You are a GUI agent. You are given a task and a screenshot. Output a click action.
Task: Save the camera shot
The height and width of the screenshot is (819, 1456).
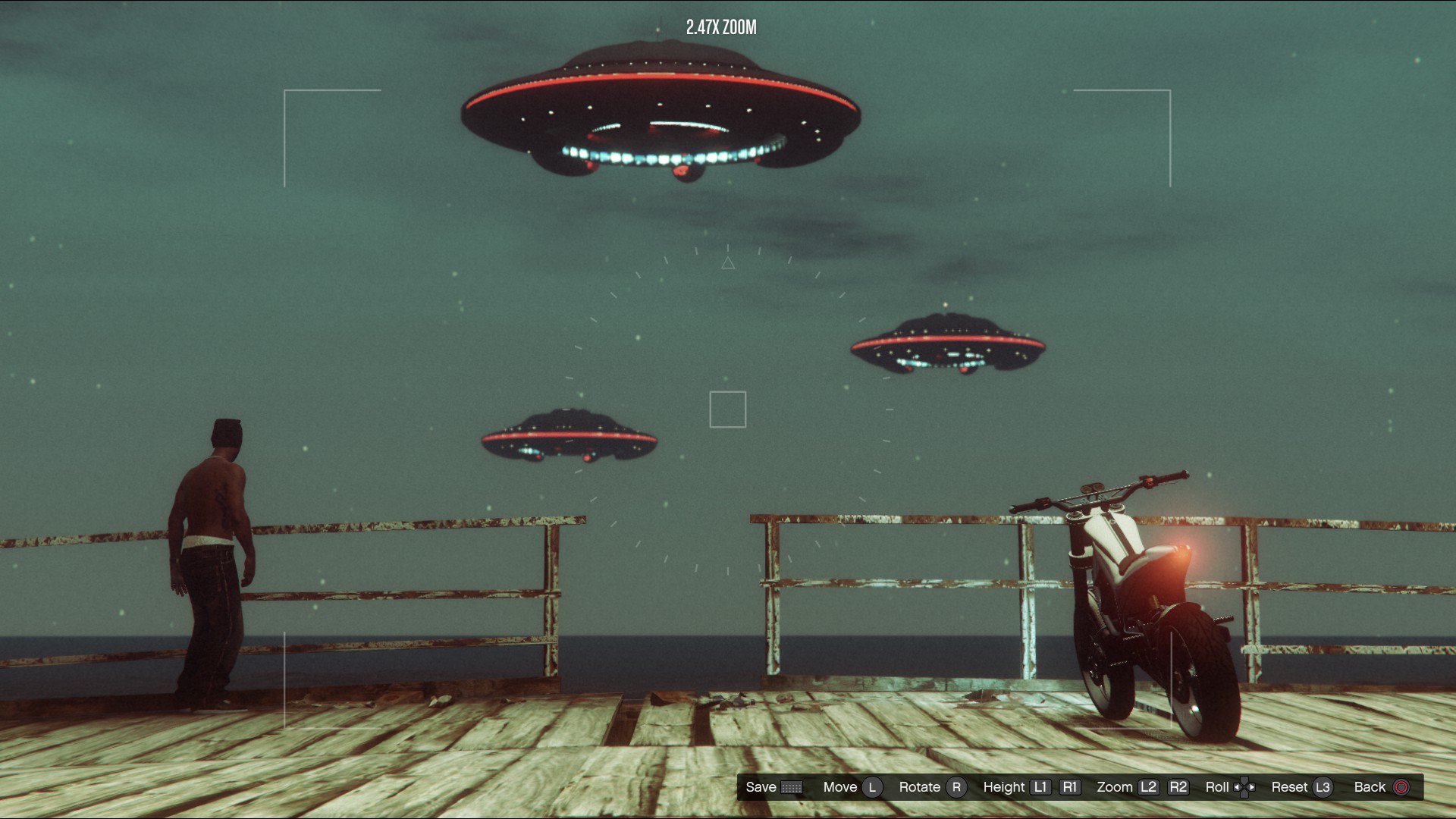773,787
